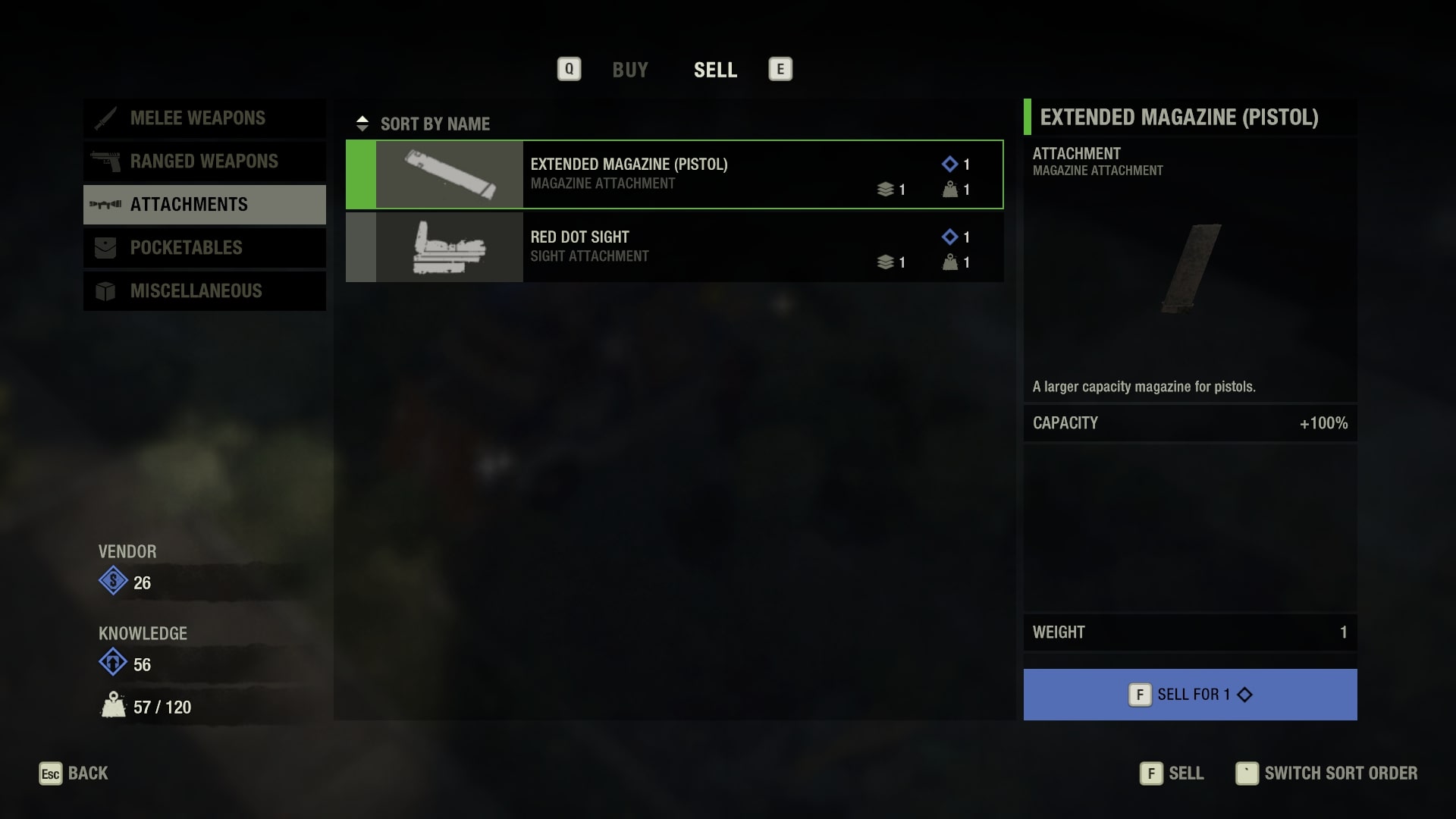
Task: Select the Extended Magazine (Pistol) list entry
Action: point(675,174)
